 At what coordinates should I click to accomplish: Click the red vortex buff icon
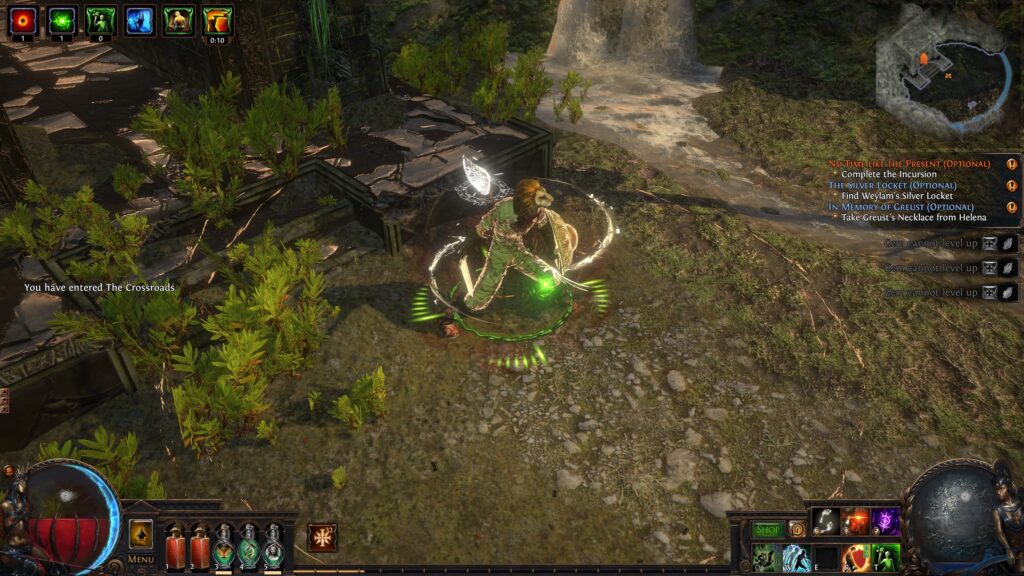coord(22,21)
